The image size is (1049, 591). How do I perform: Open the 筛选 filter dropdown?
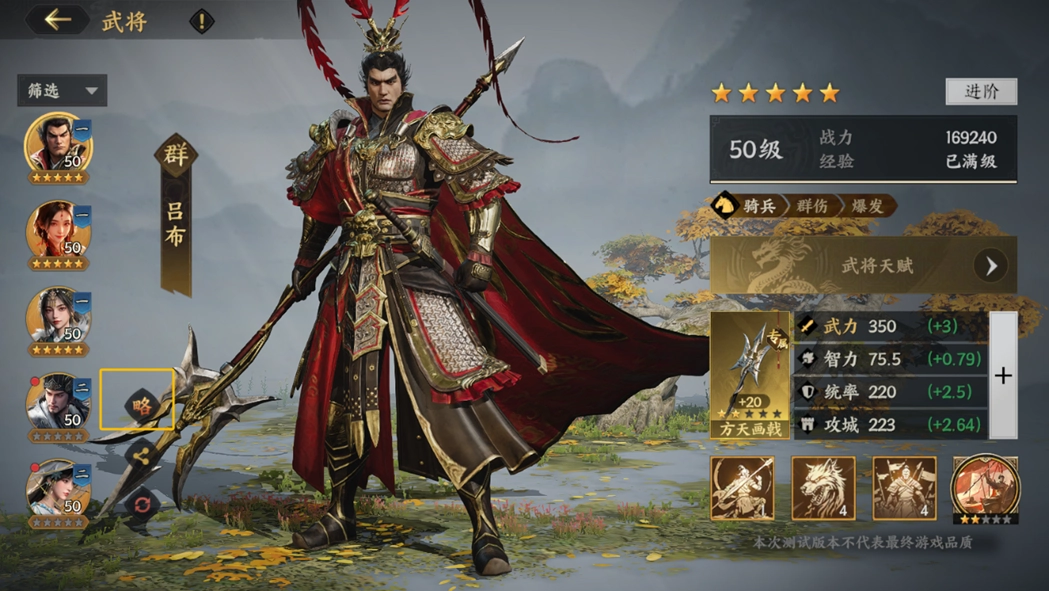coord(62,91)
